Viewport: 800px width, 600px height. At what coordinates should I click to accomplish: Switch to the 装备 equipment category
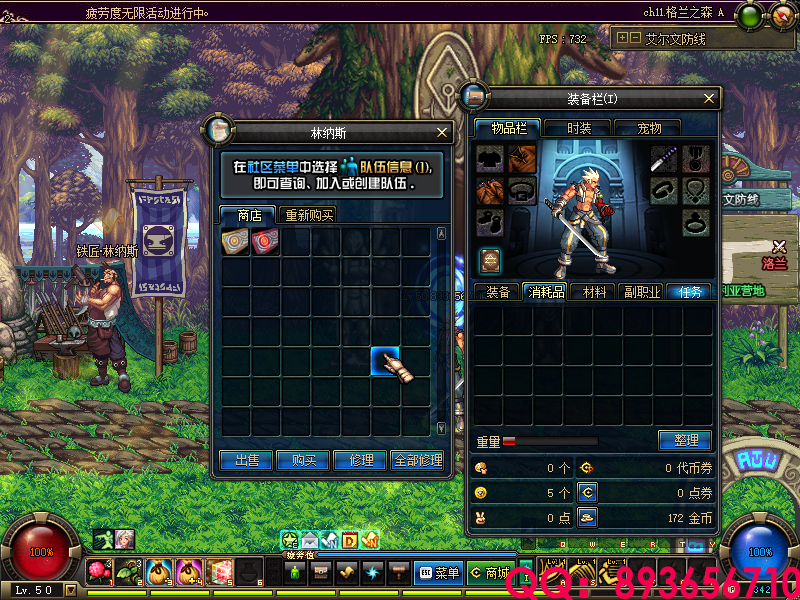498,292
